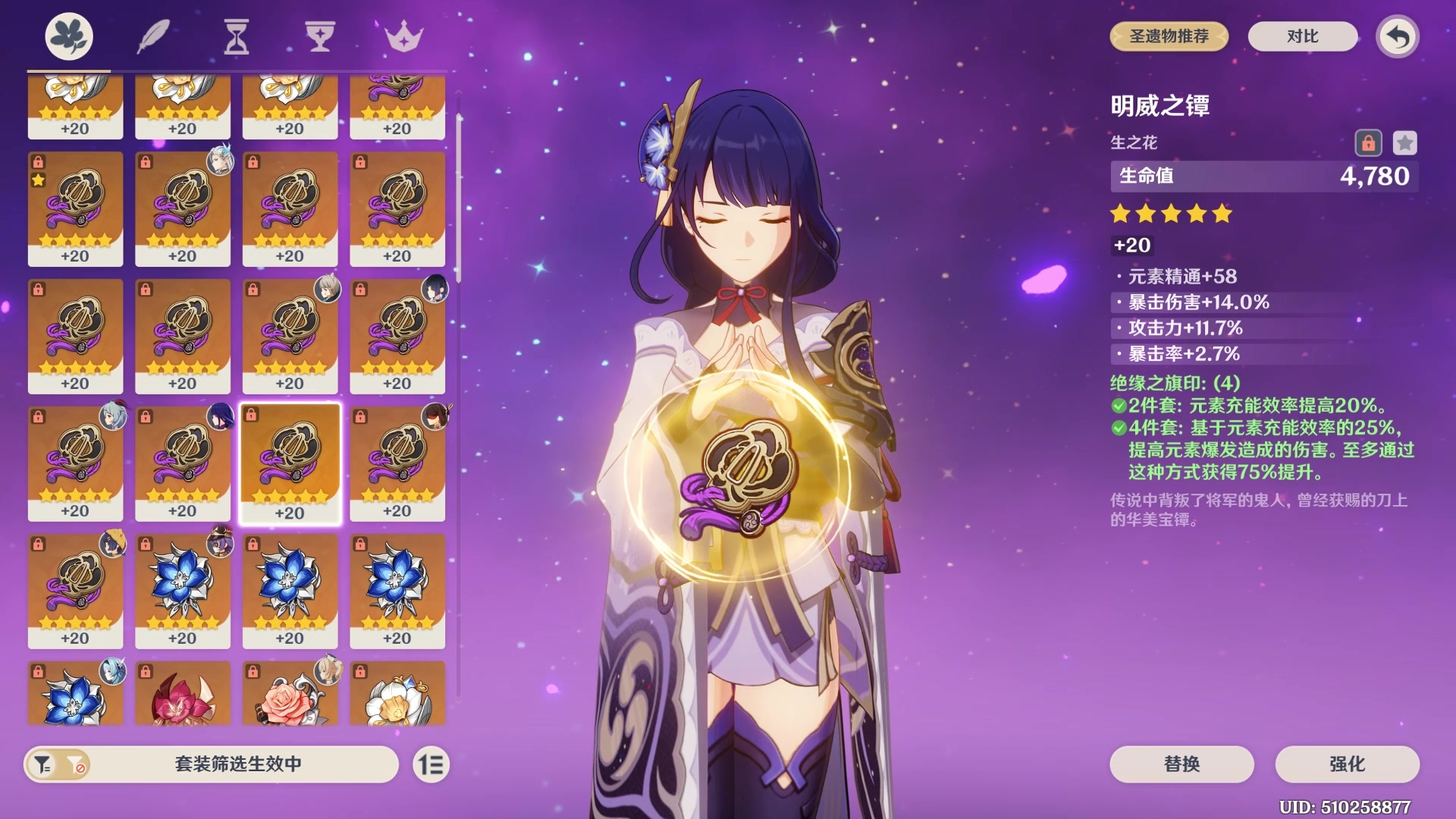Open the sort order list button
1456x819 pixels.
pyautogui.click(x=431, y=764)
